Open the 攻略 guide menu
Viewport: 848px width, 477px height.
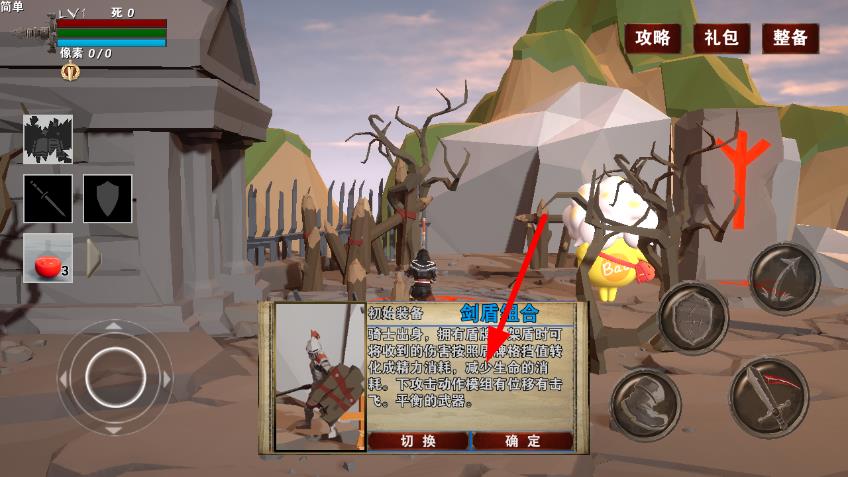point(653,38)
